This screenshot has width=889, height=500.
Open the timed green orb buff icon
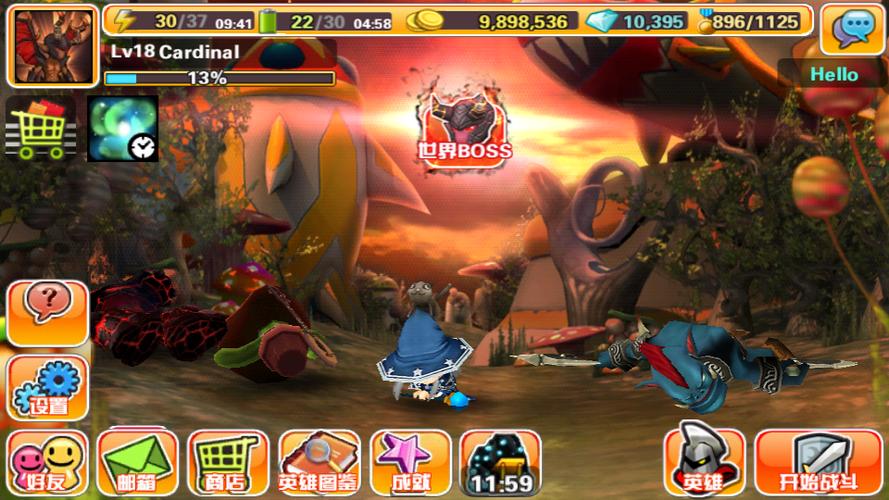pyautogui.click(x=122, y=130)
